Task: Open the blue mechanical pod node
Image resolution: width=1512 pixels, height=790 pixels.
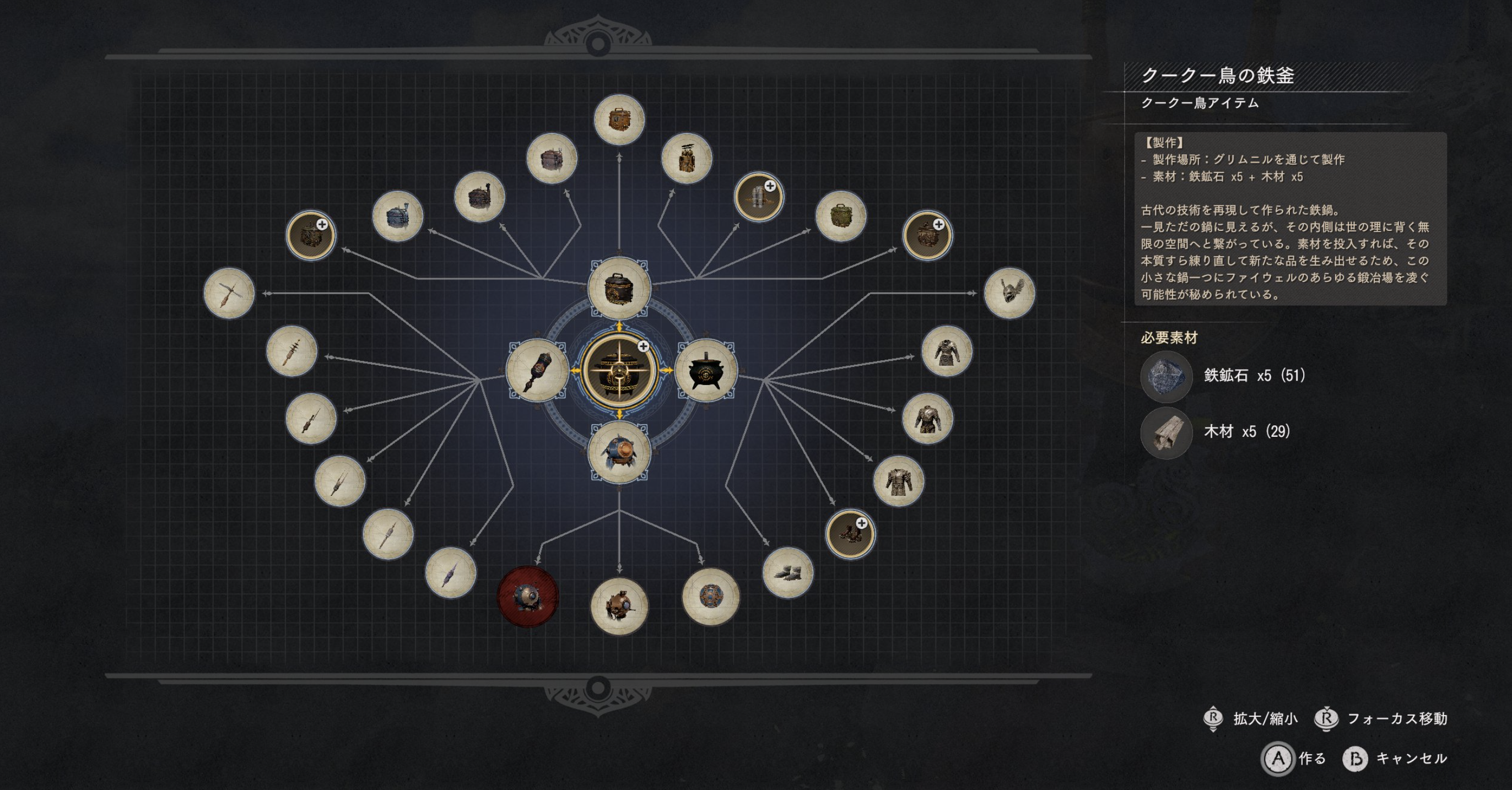Action: 619,452
